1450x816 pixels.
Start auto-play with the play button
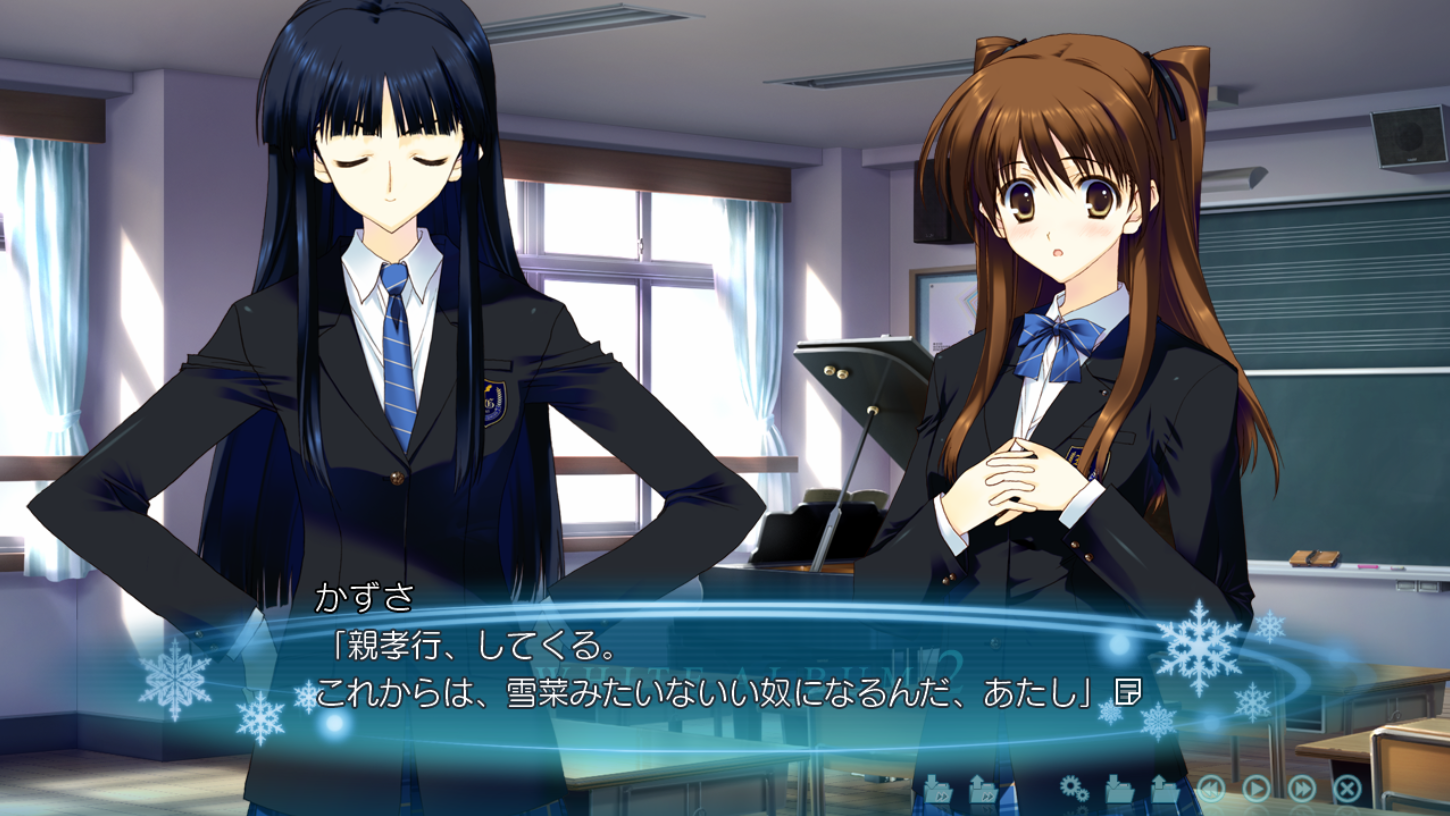[1256, 789]
